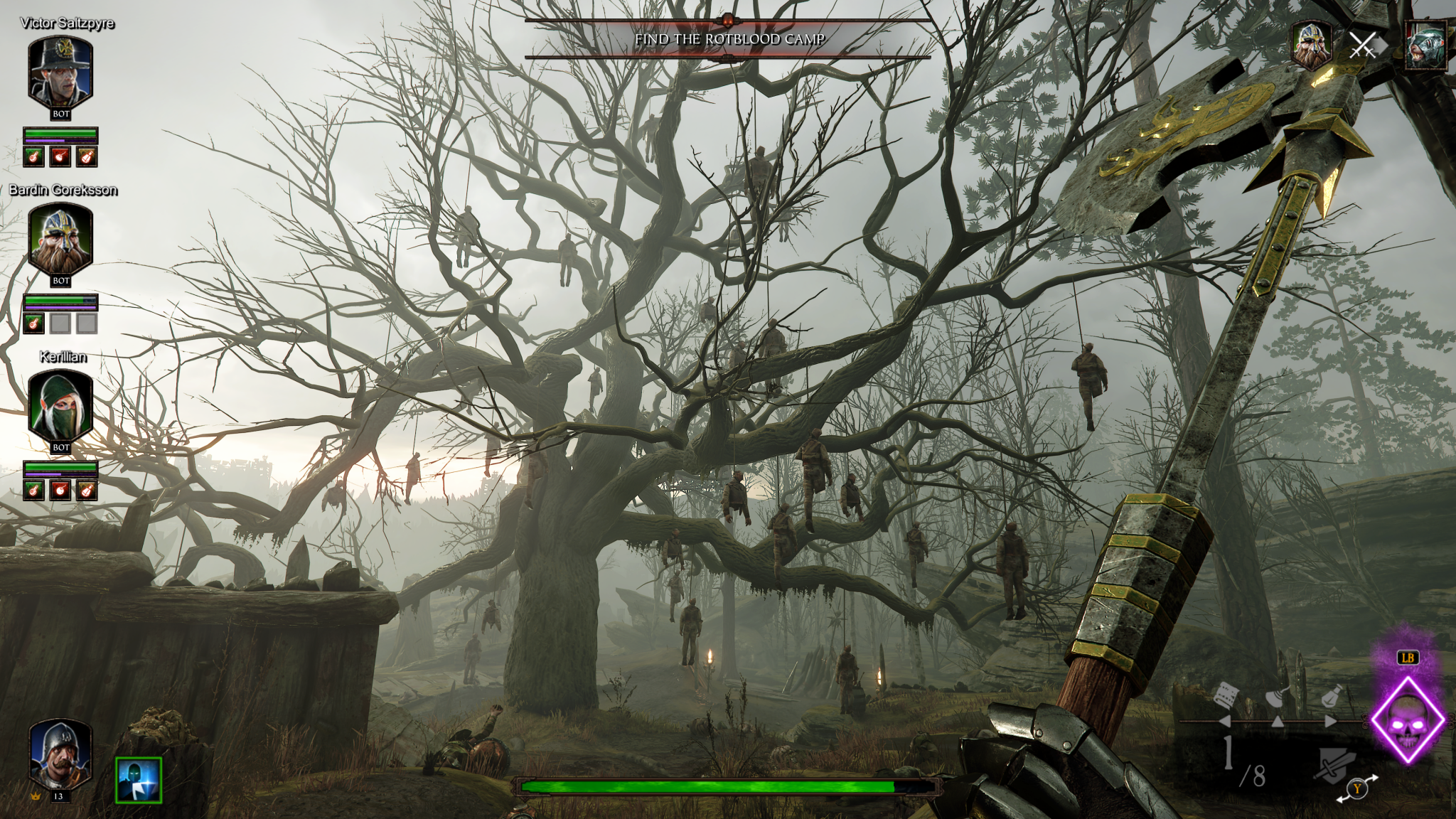Viewport: 1456px width, 819px height.
Task: Inspect the green-bordered knight buff icon
Action: tap(139, 780)
